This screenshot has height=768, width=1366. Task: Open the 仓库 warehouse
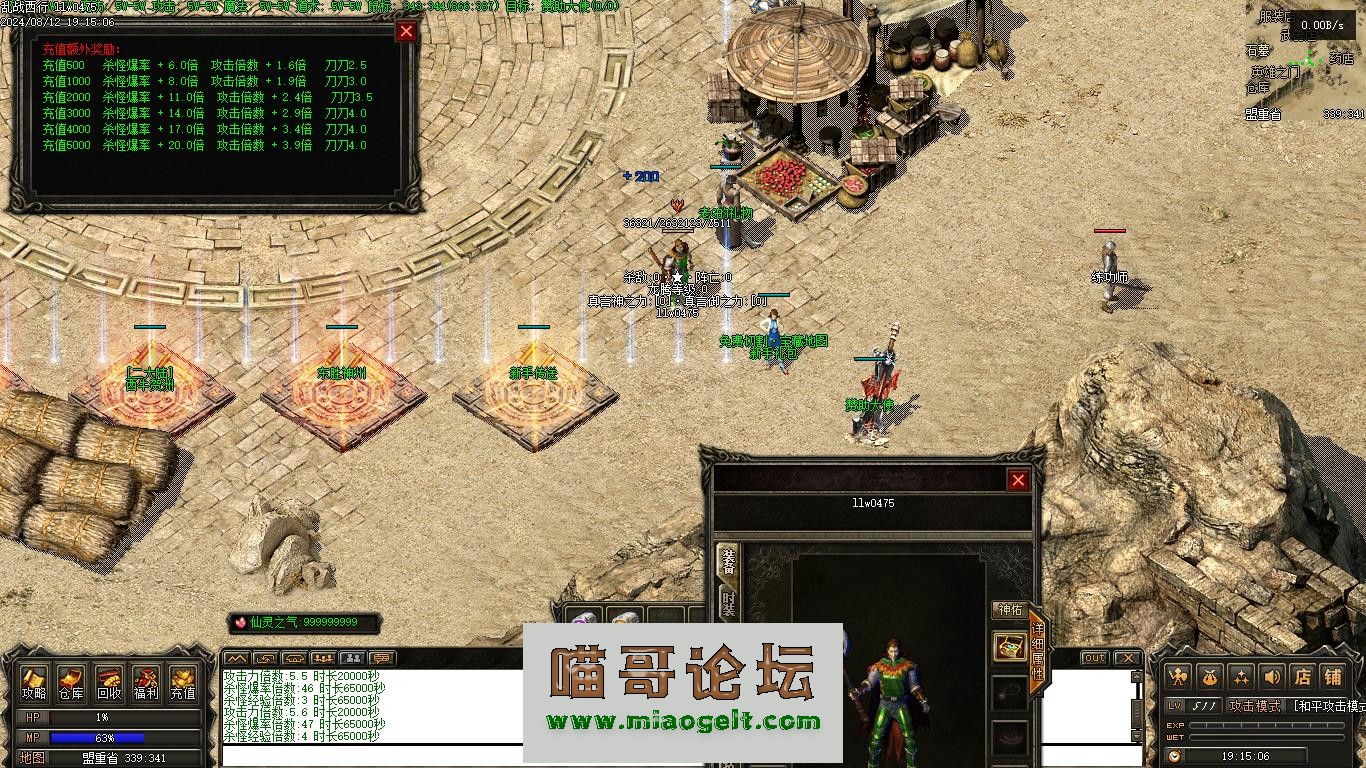(x=71, y=683)
